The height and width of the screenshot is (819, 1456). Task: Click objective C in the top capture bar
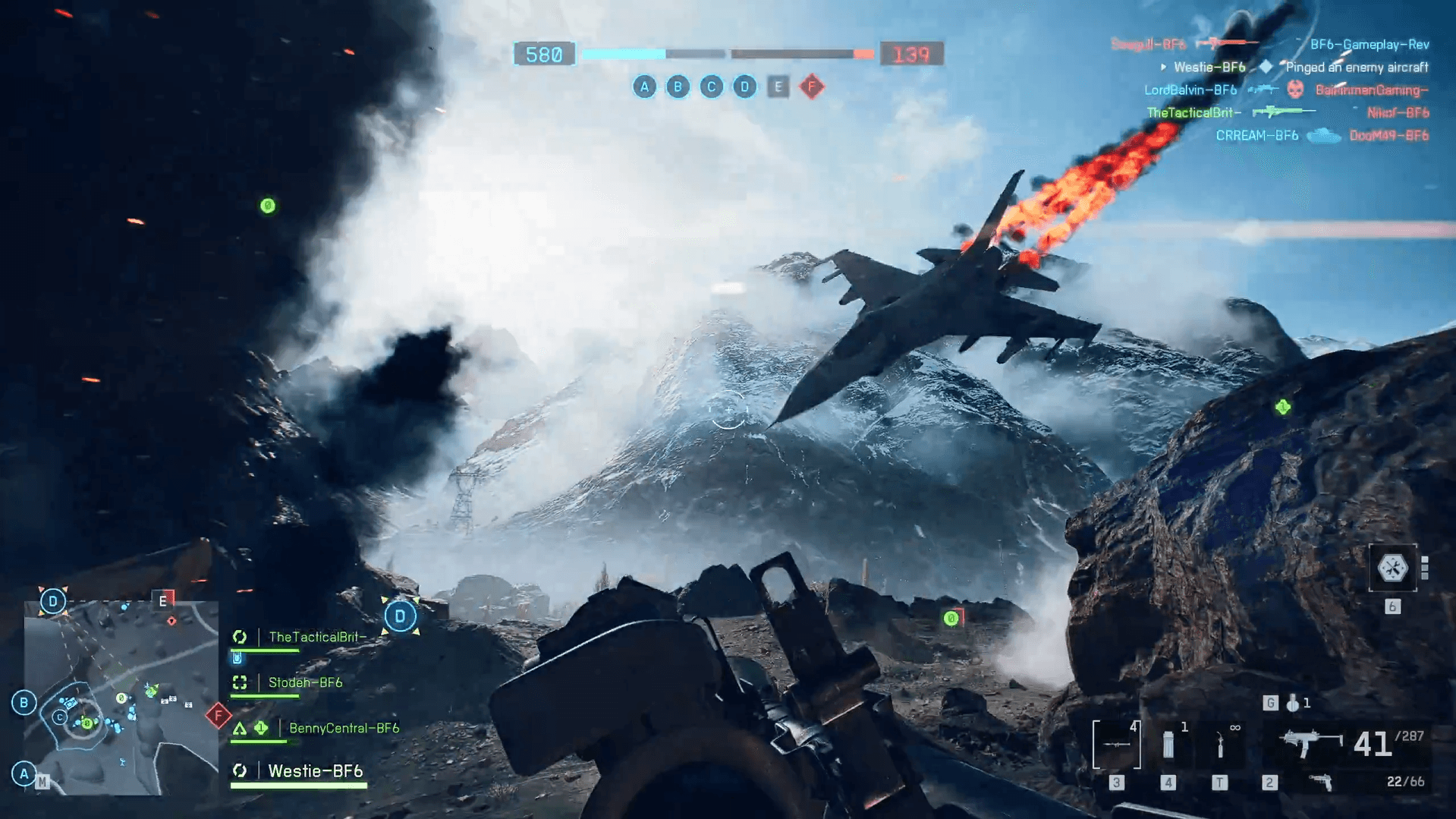tap(711, 87)
